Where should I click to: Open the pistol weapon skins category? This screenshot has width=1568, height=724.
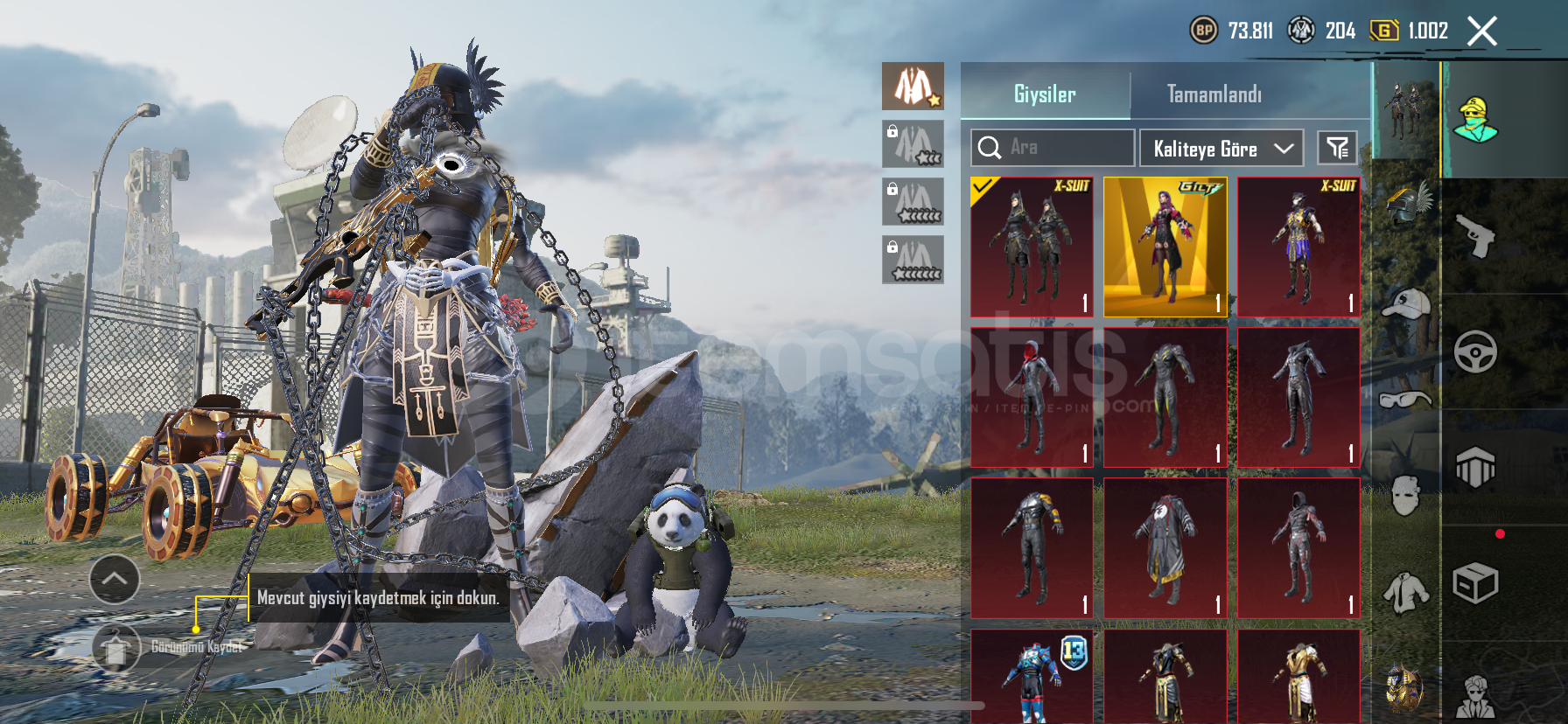click(x=1475, y=236)
